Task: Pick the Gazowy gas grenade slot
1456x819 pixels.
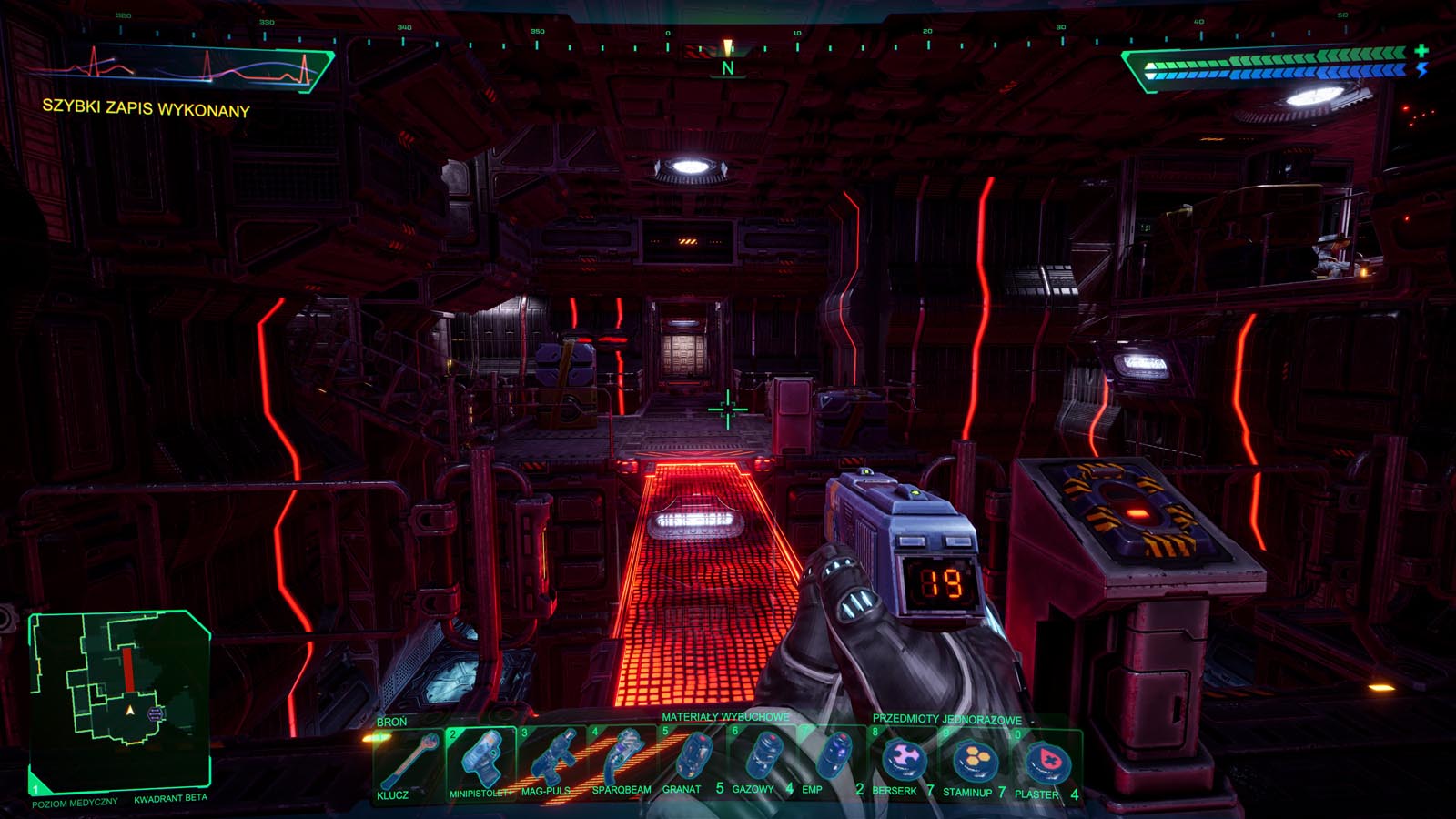Action: pos(763,760)
